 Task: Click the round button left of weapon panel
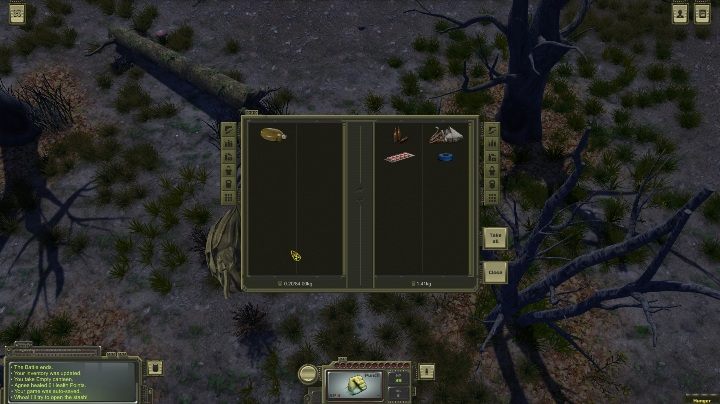coord(309,373)
